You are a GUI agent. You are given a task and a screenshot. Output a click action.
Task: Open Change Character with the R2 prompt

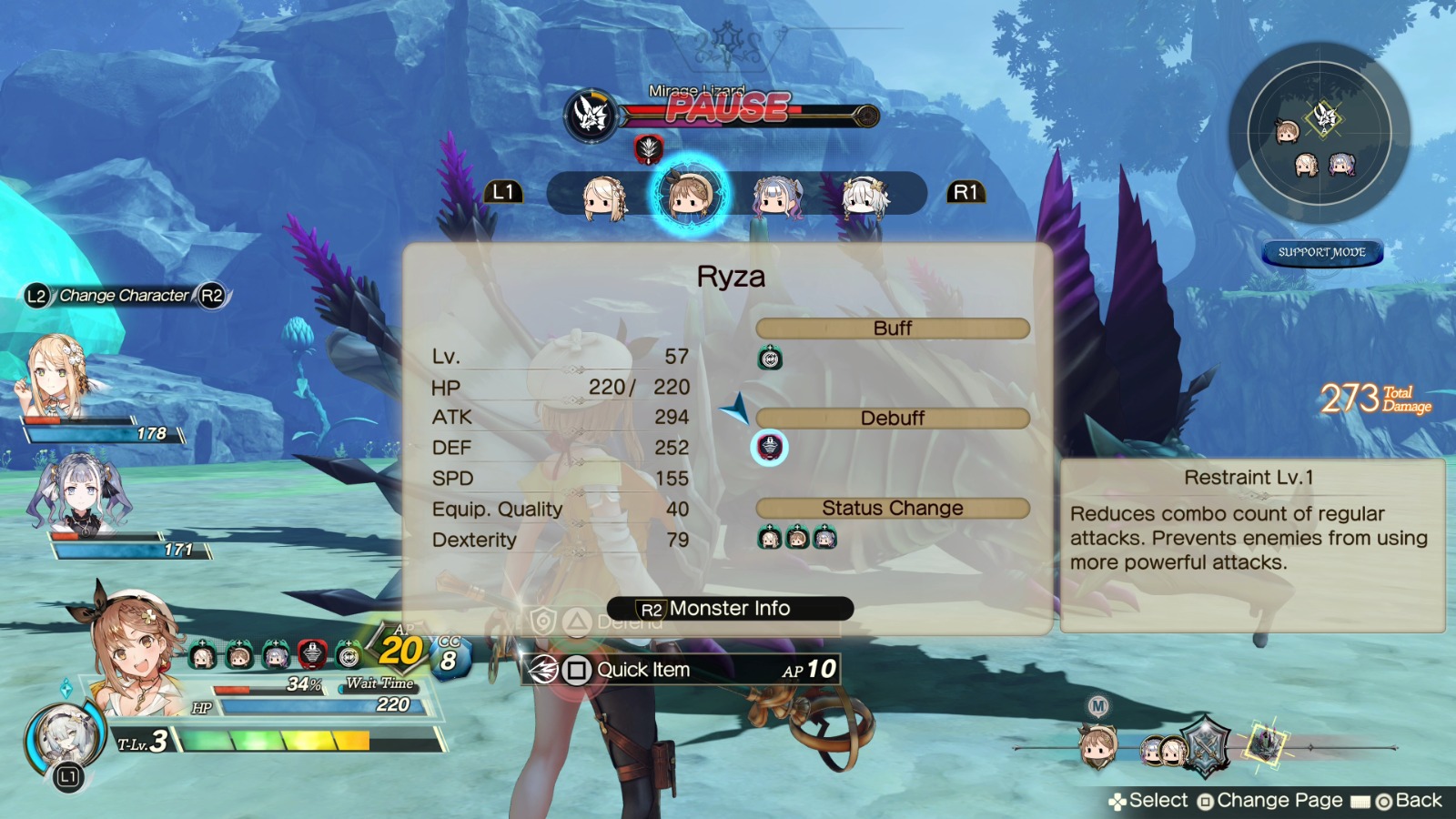211,295
